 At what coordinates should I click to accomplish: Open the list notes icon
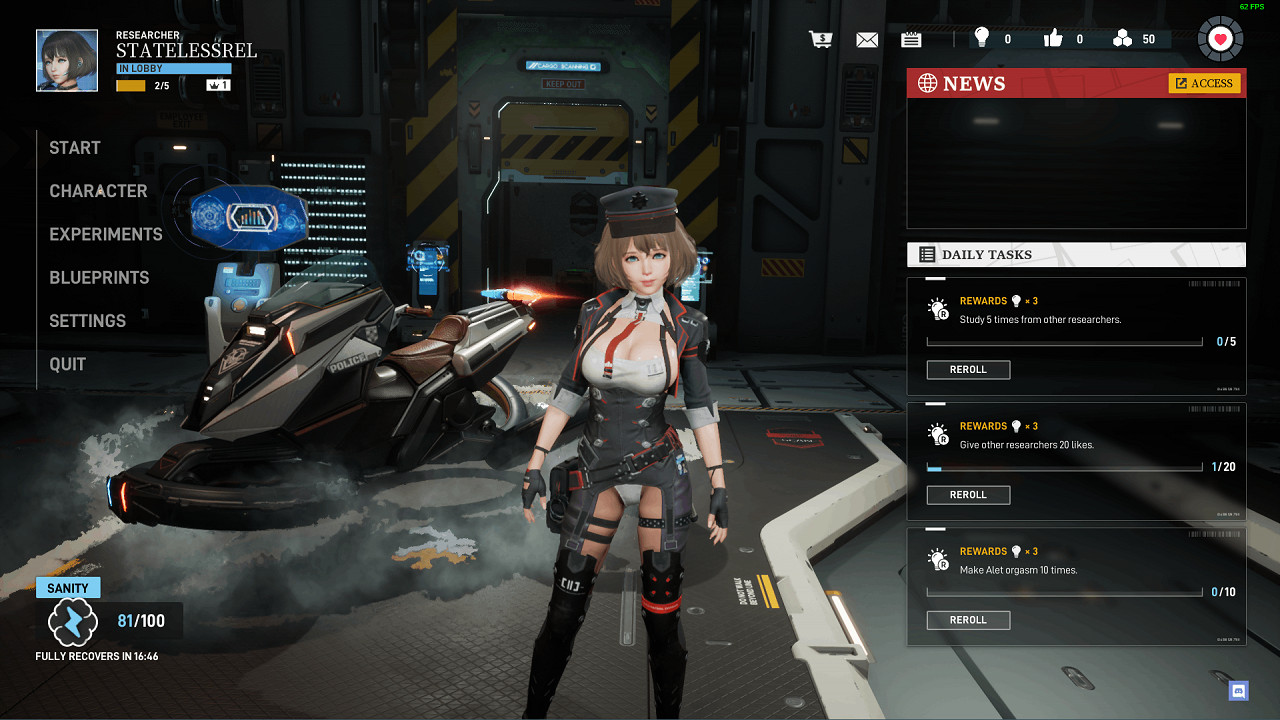click(x=911, y=39)
